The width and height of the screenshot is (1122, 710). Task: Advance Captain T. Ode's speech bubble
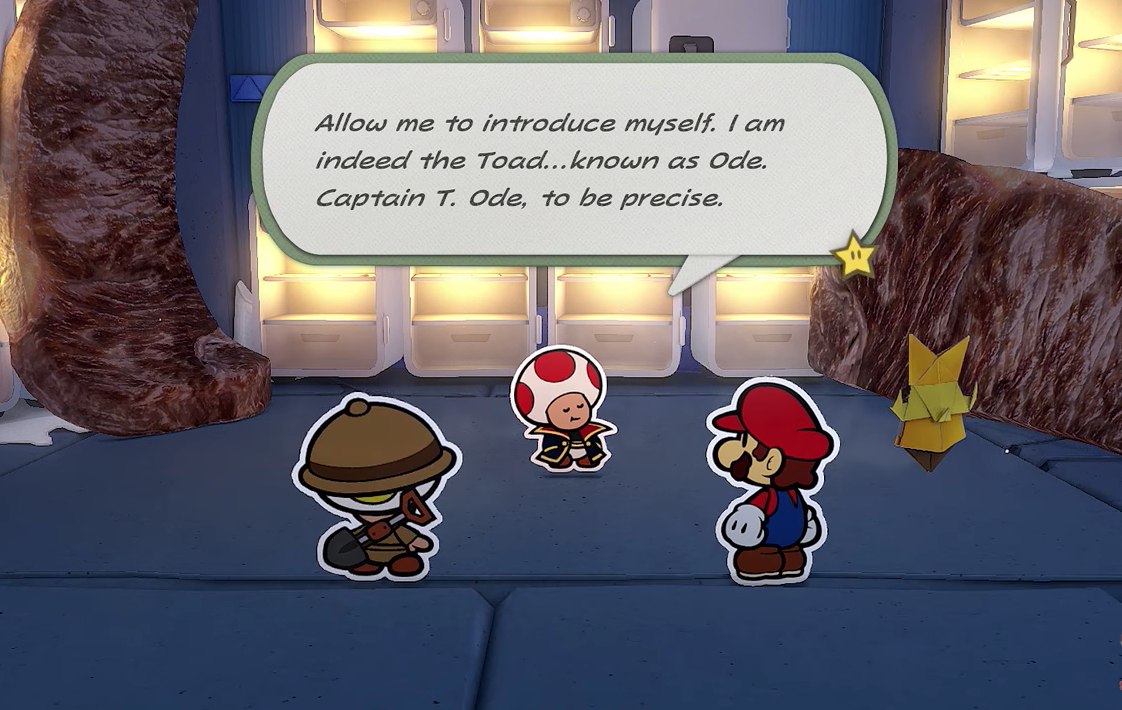coord(571,160)
